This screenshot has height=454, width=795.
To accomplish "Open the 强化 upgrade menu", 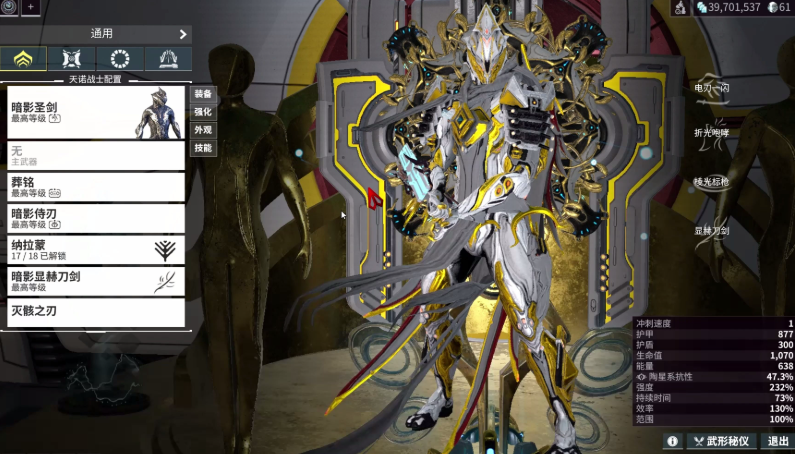I will click(x=203, y=112).
